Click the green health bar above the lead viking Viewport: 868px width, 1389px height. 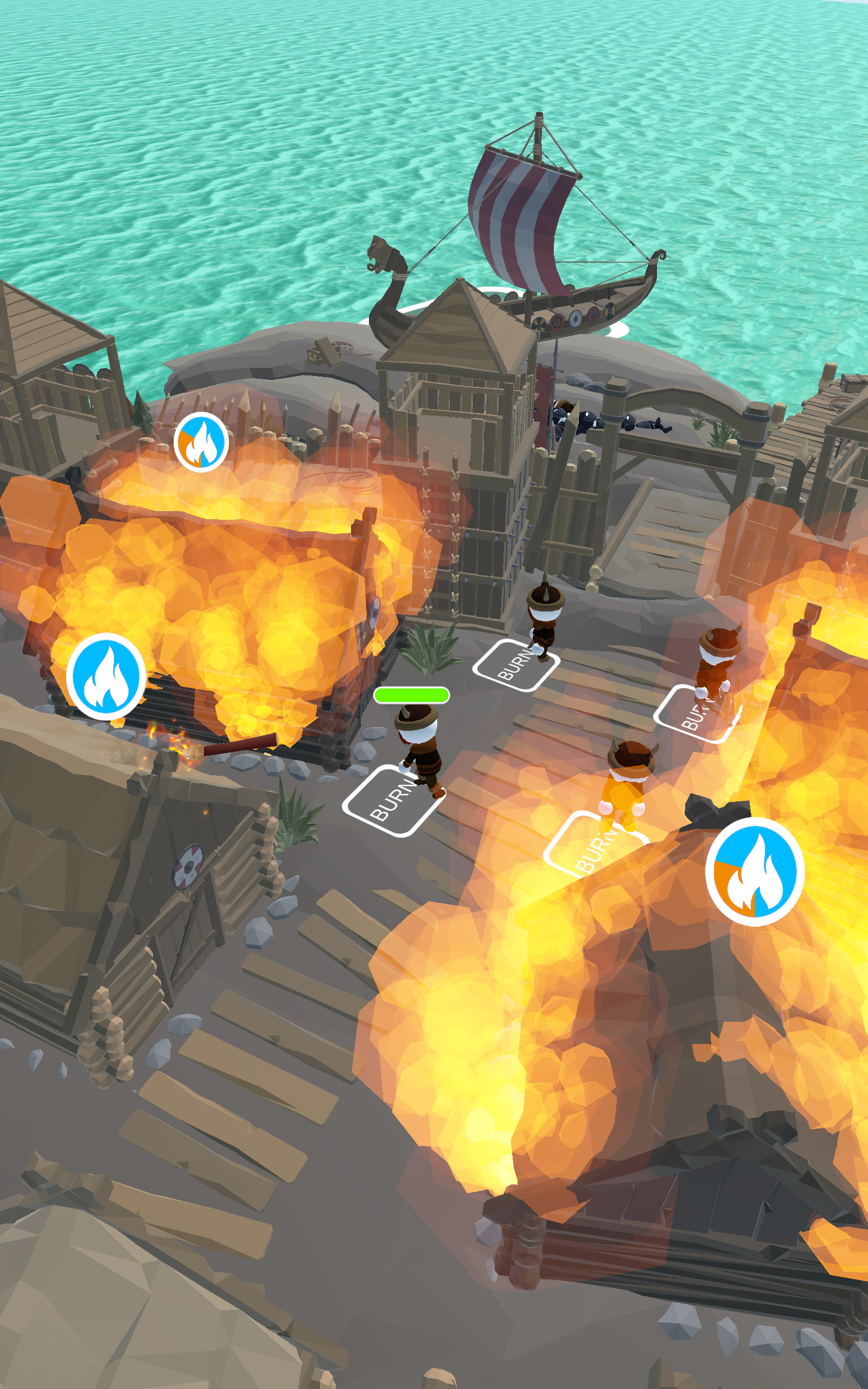[411, 695]
